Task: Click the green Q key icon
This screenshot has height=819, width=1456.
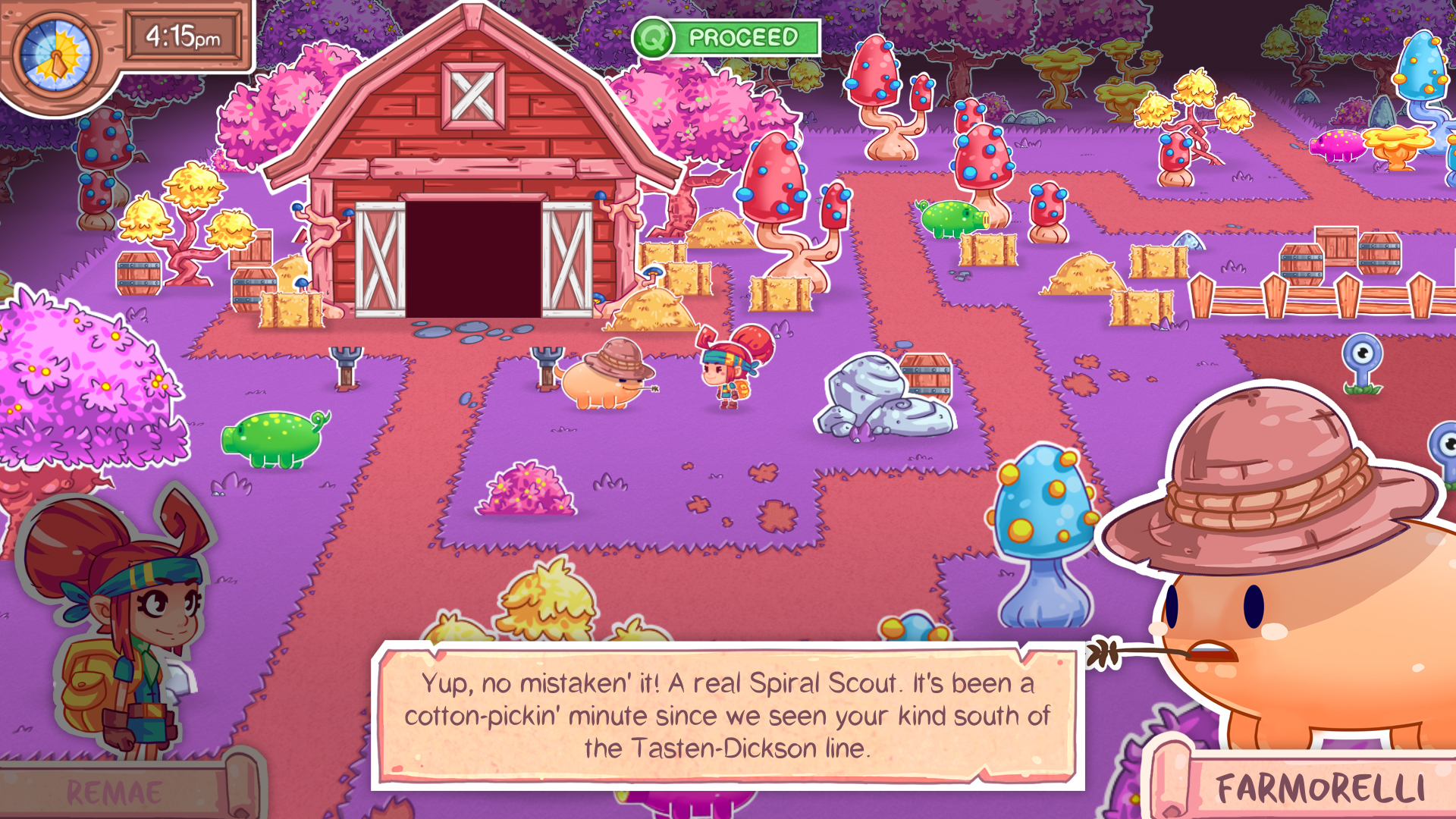Action: 652,36
